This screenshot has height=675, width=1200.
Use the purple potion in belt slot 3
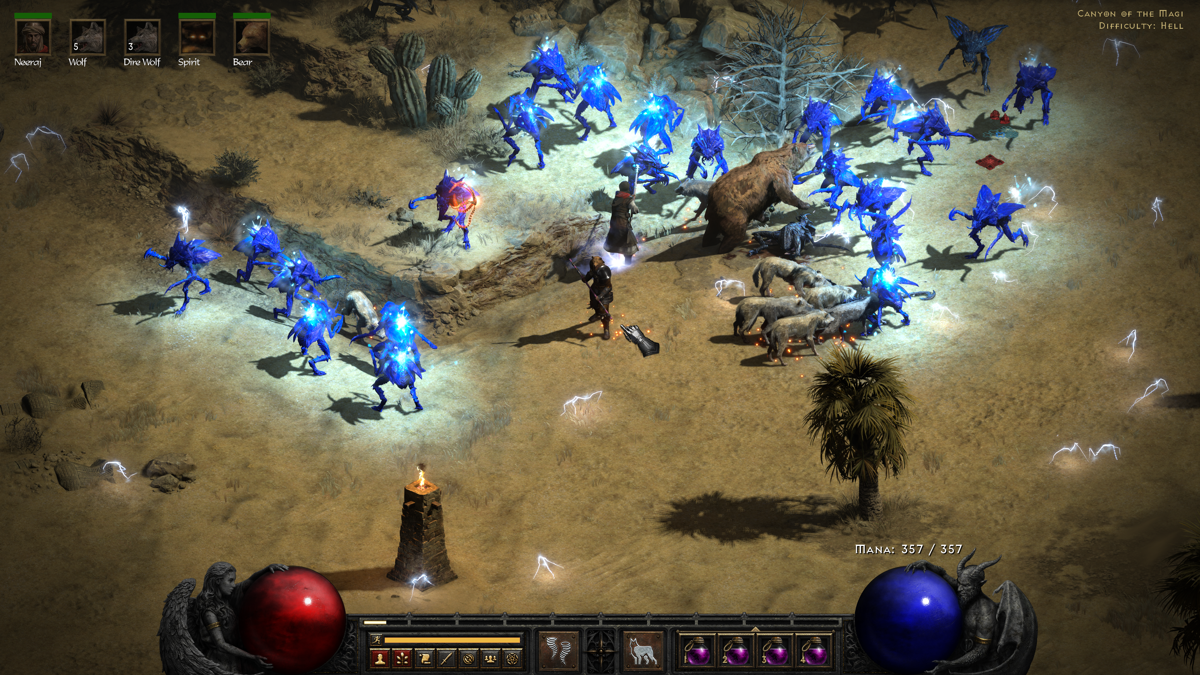(777, 652)
